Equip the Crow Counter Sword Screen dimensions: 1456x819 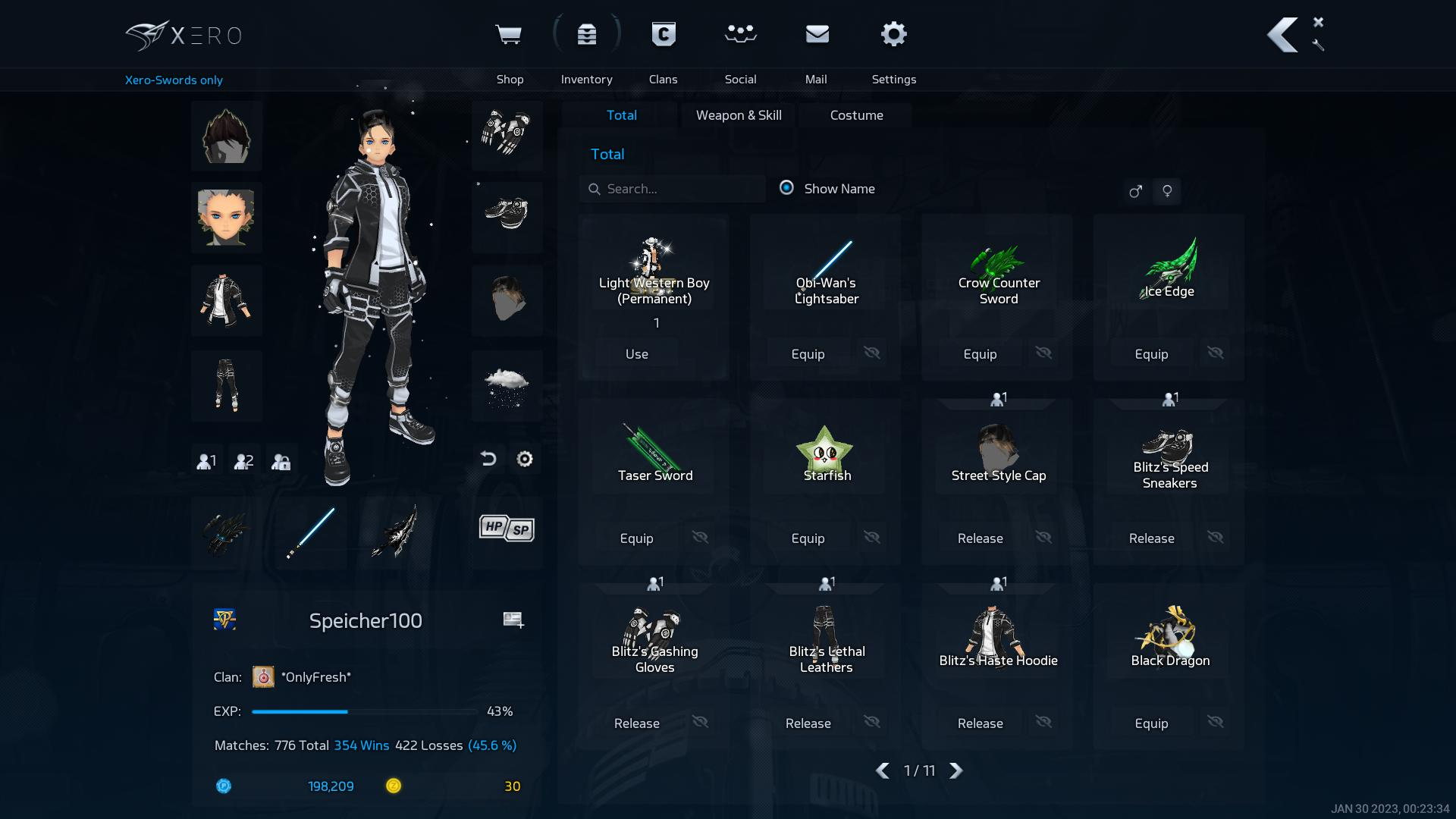tap(980, 354)
